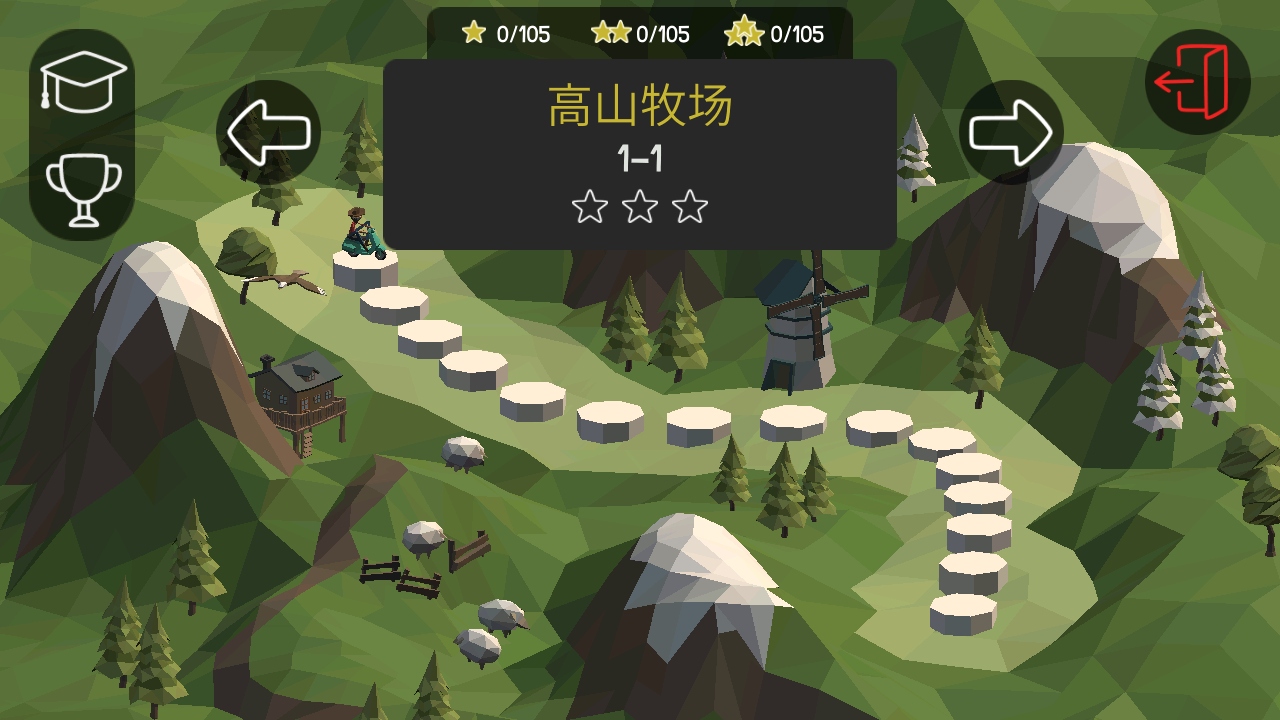Go to next world with right arrow
1280x720 pixels.
[x=1011, y=132]
